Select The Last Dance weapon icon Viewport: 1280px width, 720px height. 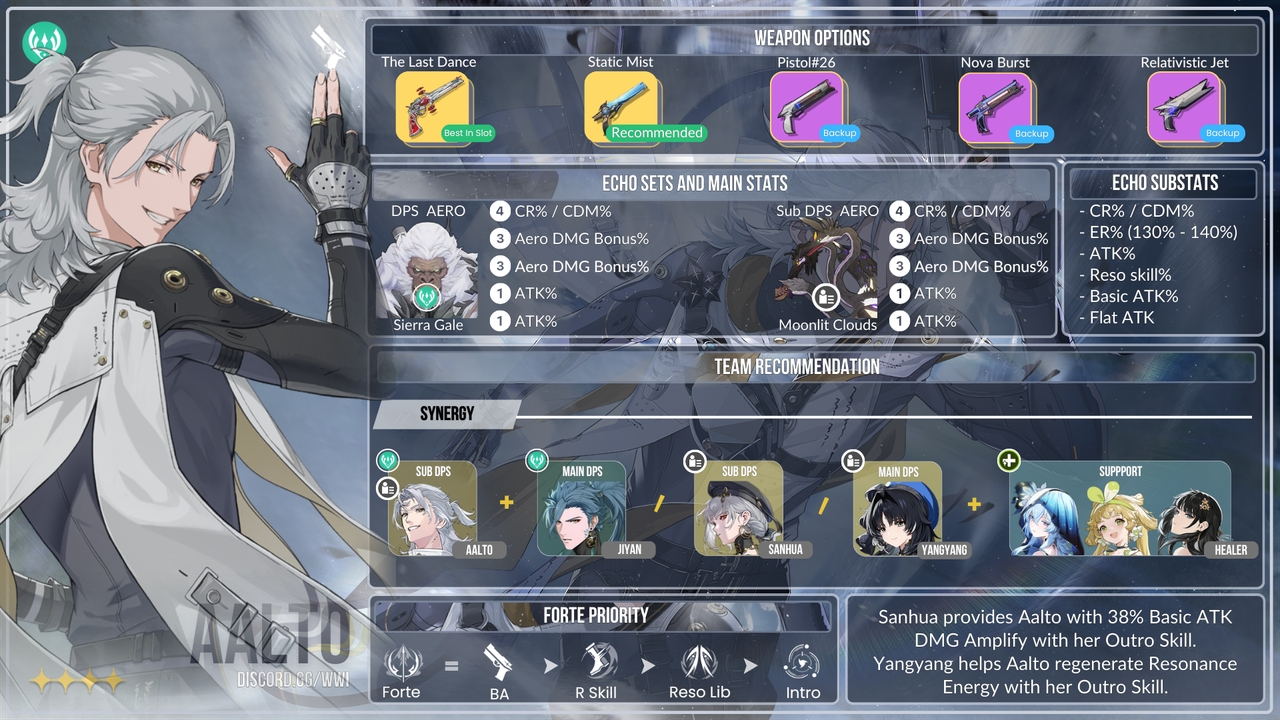click(433, 107)
